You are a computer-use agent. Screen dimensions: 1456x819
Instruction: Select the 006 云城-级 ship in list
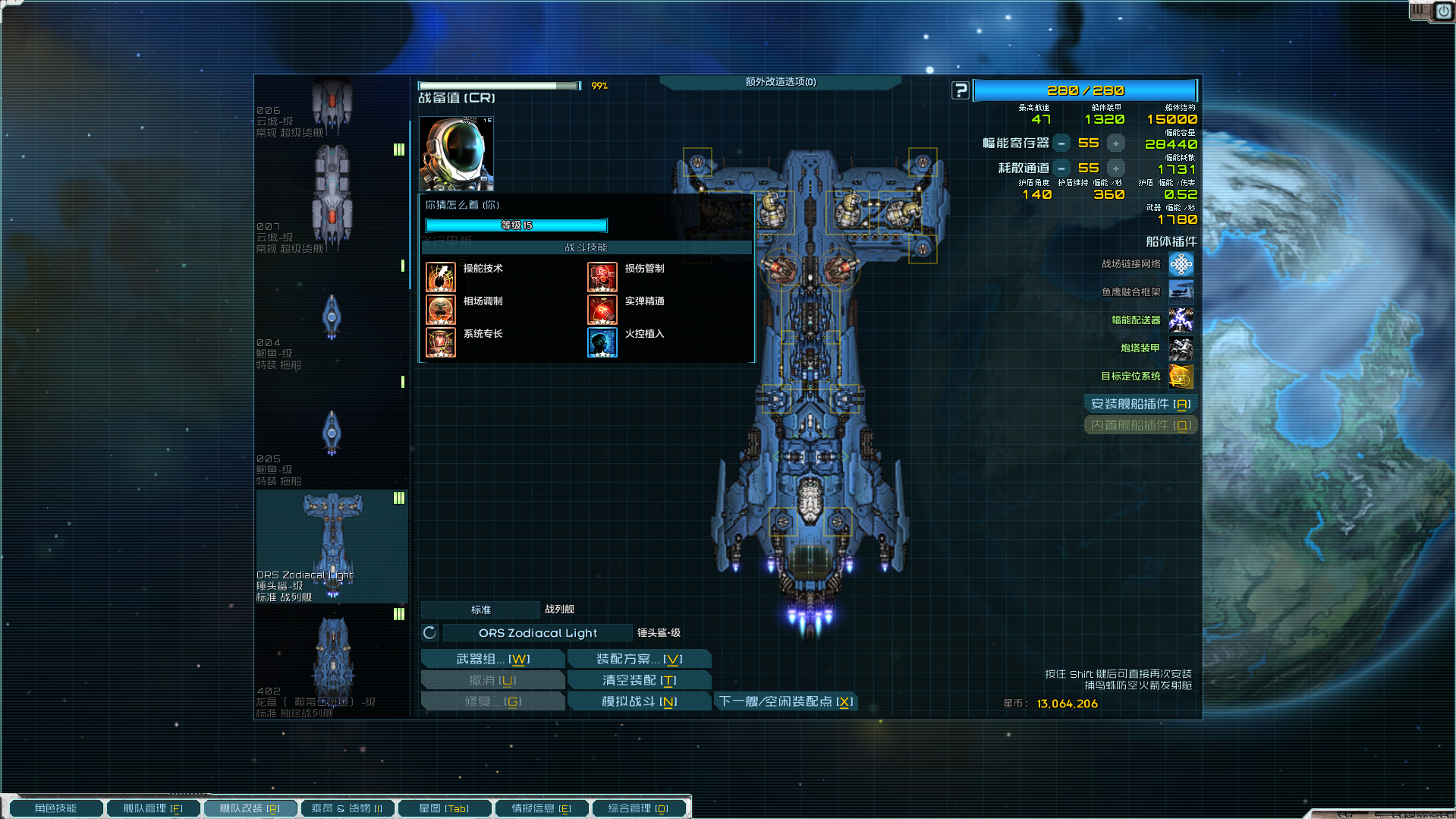[x=332, y=106]
